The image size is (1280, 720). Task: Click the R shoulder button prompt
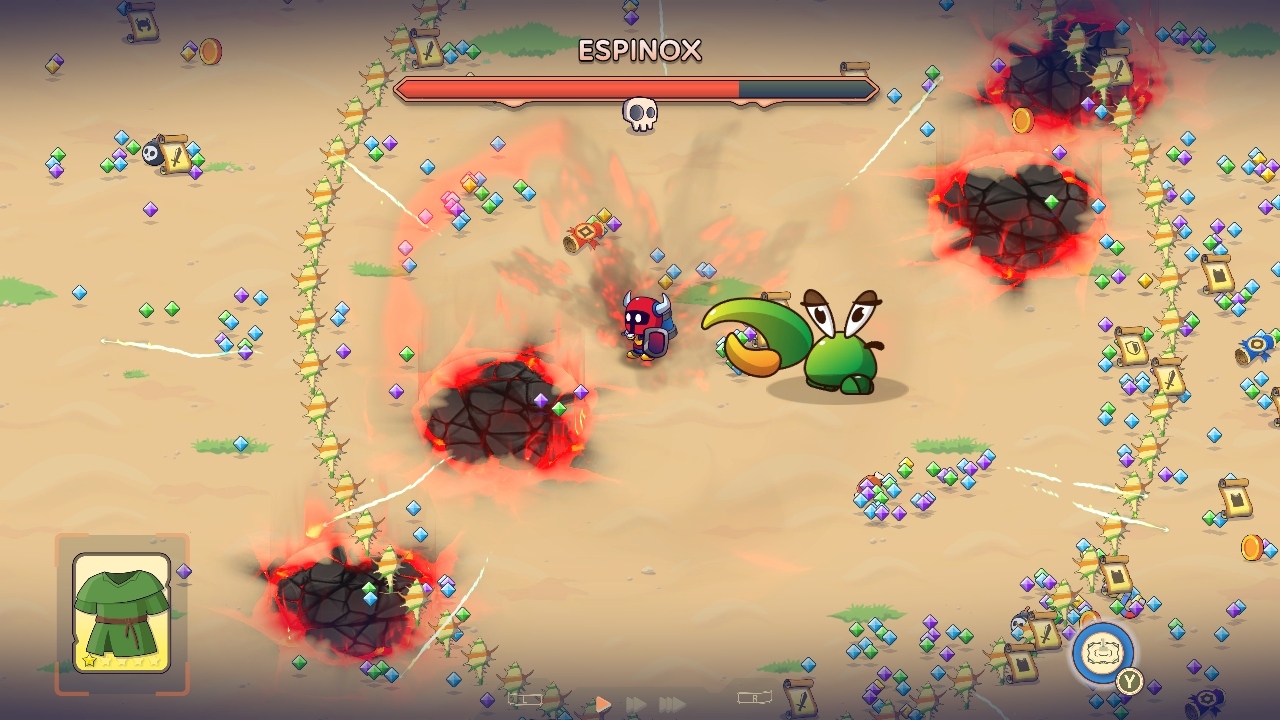point(756,699)
